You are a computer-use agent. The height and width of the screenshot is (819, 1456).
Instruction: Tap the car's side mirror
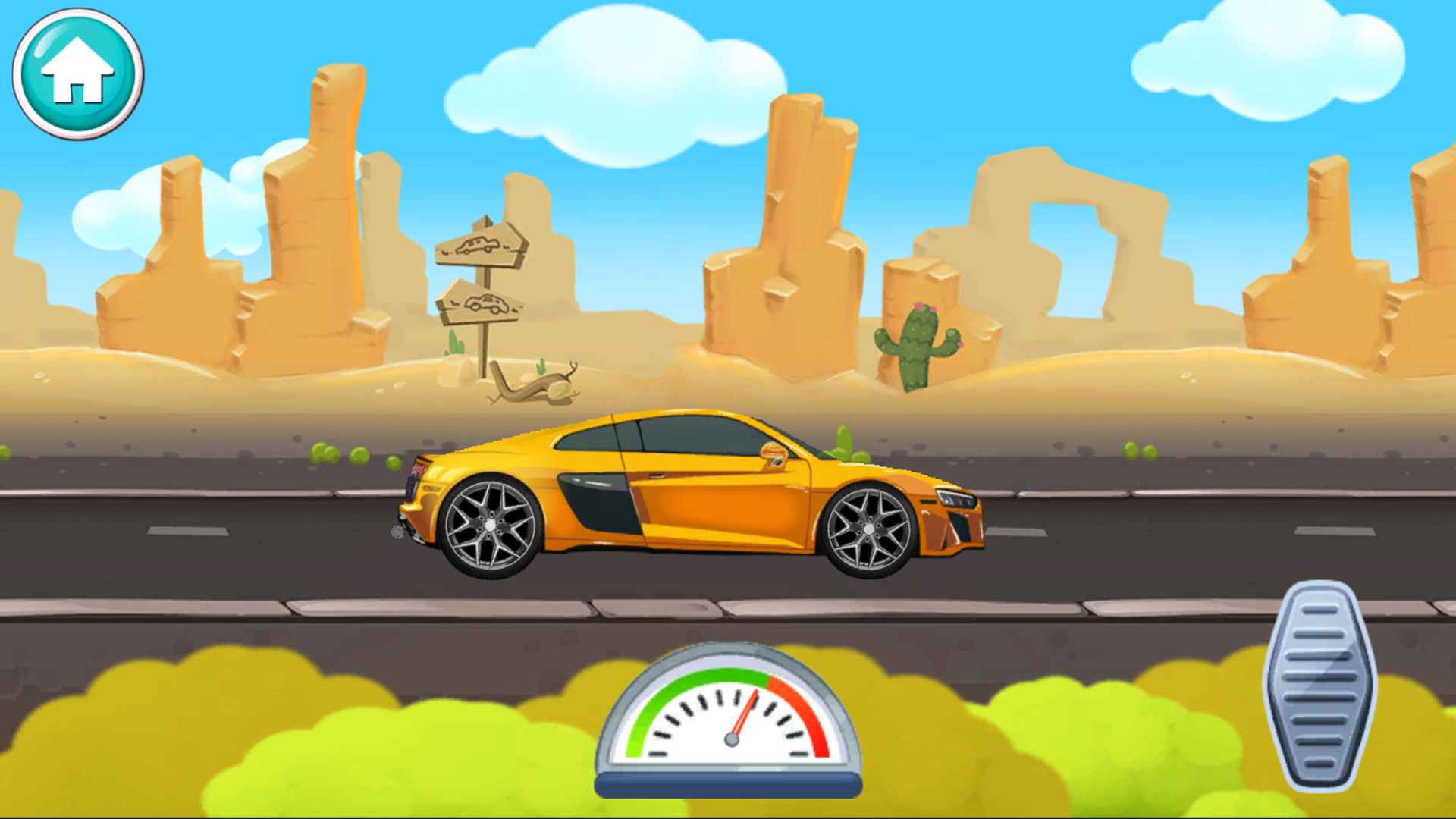point(774,453)
